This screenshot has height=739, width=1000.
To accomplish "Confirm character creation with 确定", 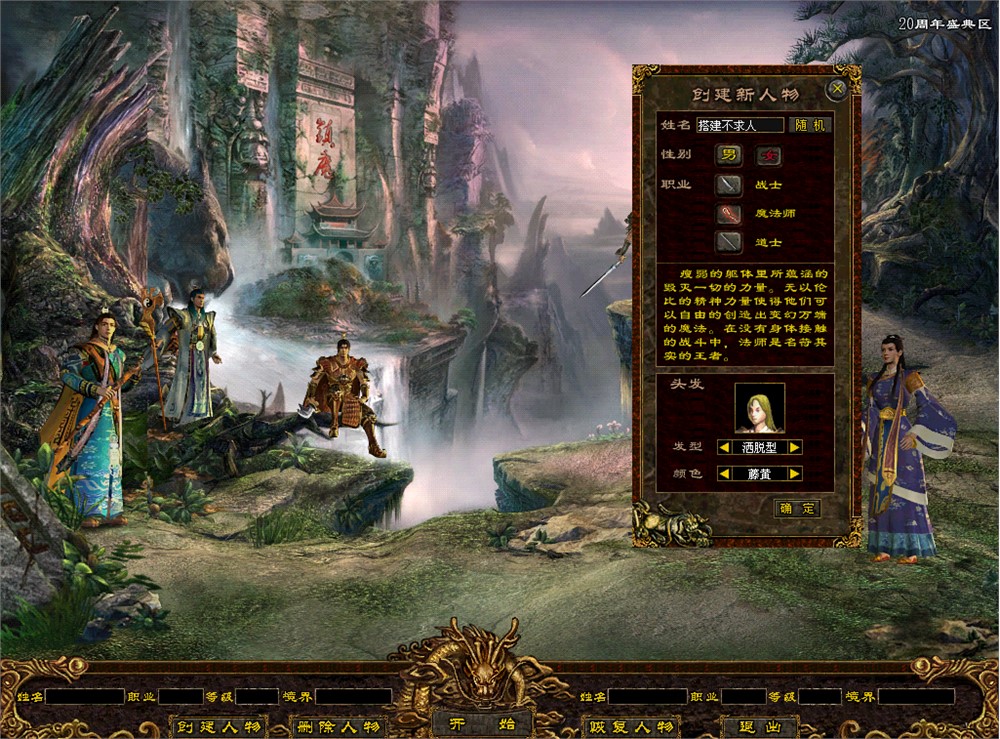I will tap(798, 508).
